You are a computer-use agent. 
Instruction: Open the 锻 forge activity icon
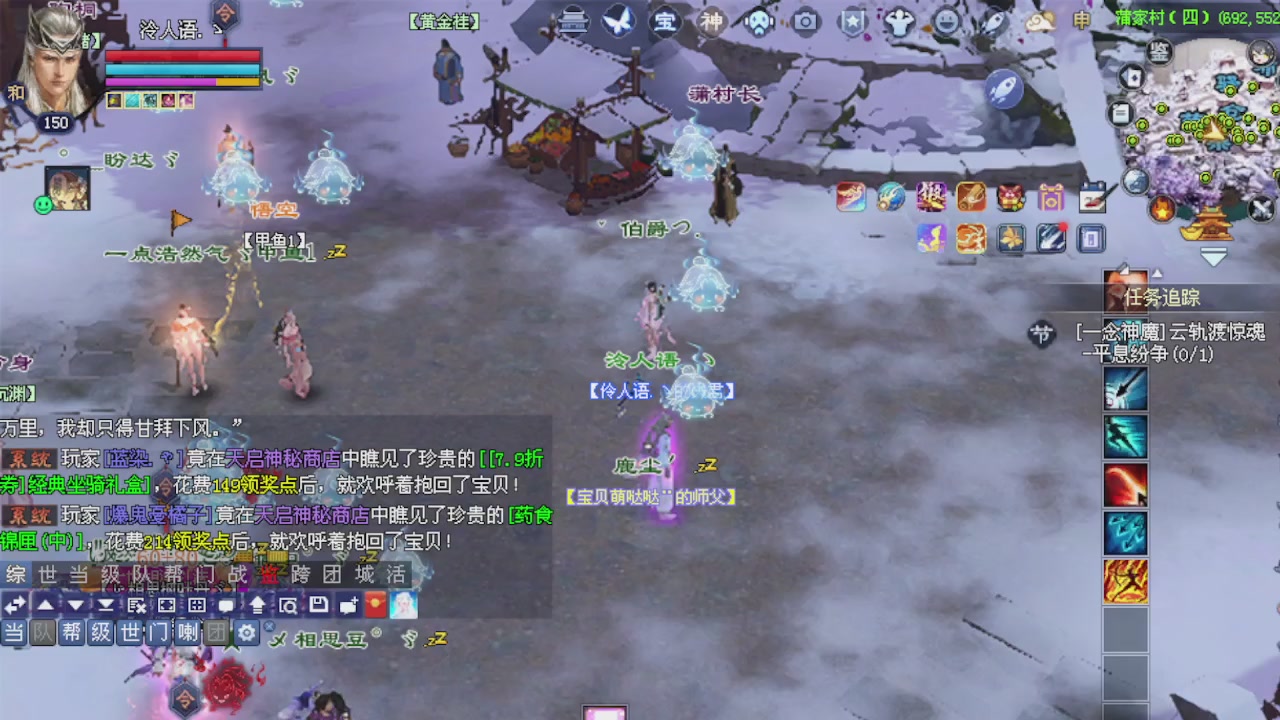click(x=931, y=198)
